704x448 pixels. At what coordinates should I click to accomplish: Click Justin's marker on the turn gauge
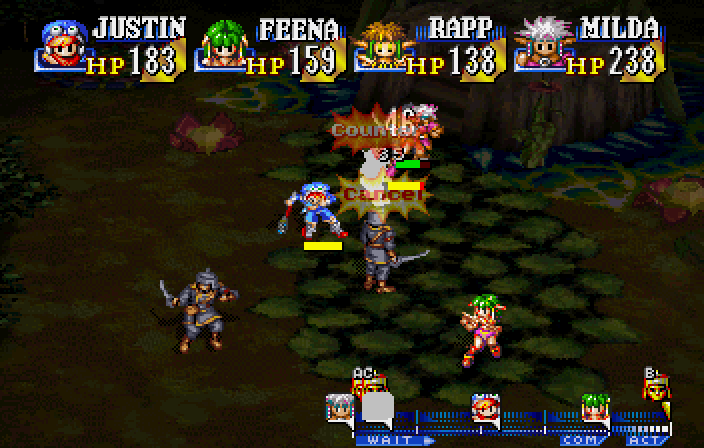coord(486,407)
